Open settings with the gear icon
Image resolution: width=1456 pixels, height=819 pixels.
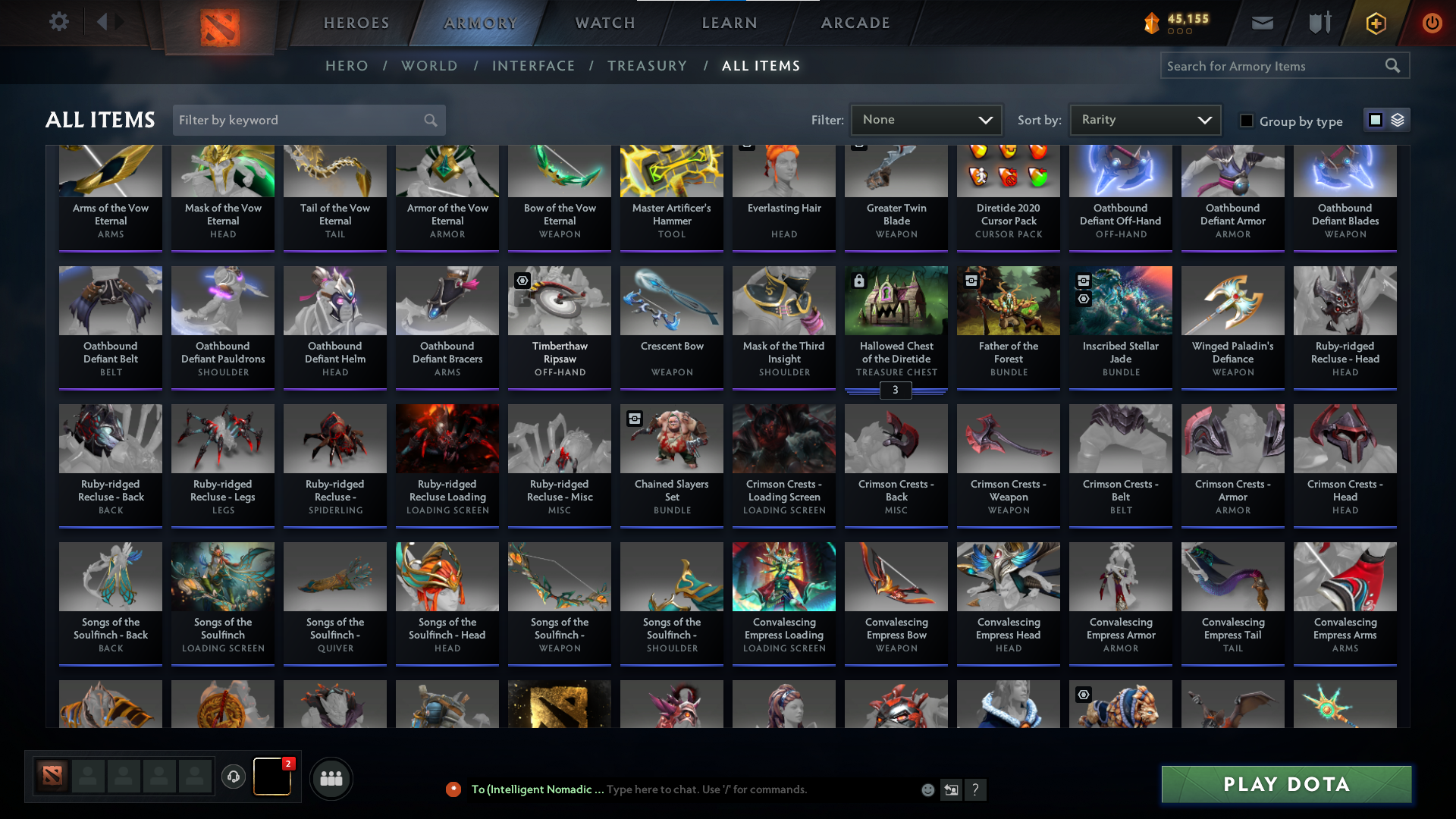click(x=59, y=22)
